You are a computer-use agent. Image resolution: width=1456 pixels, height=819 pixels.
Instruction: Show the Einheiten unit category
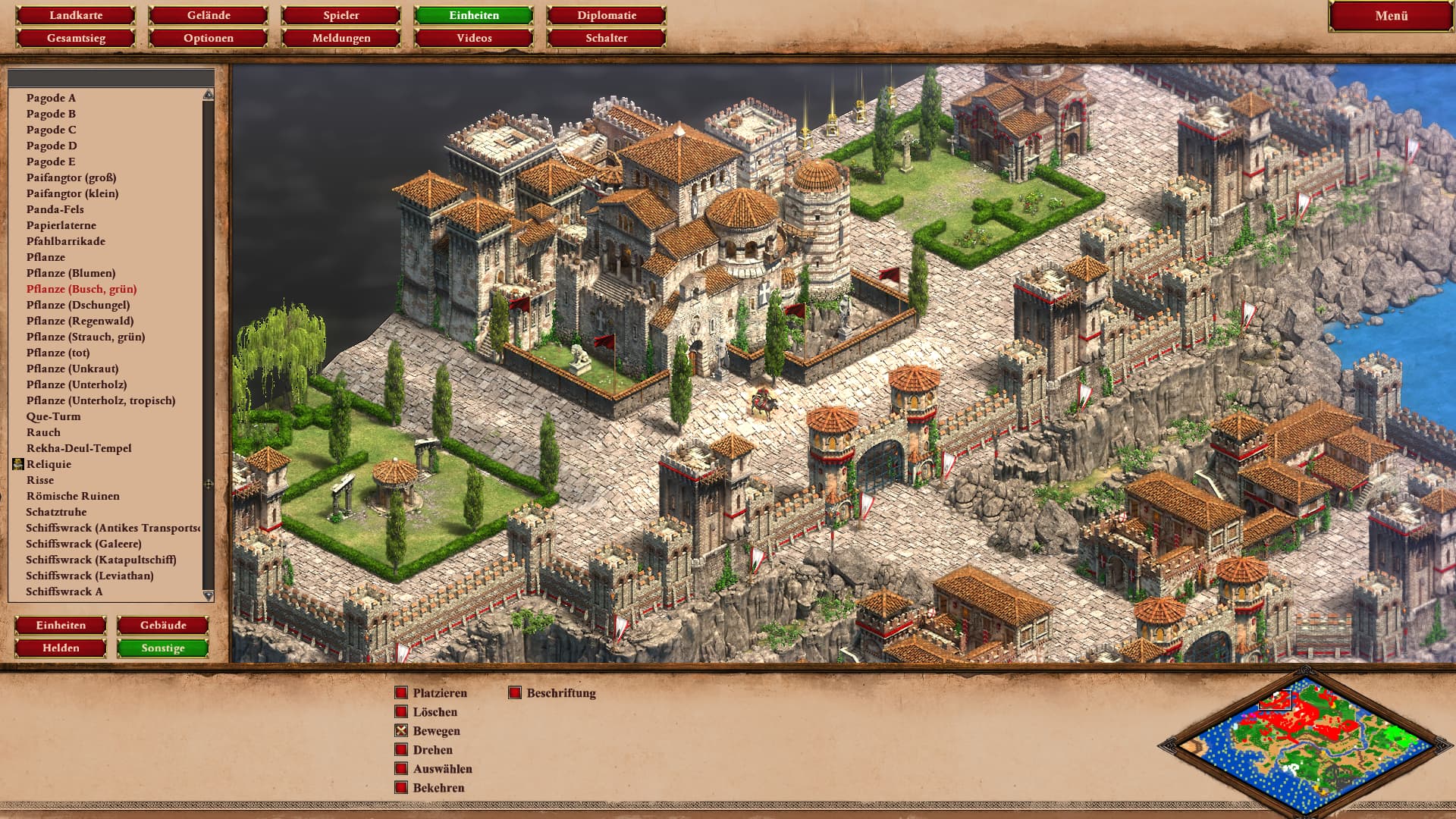61,626
